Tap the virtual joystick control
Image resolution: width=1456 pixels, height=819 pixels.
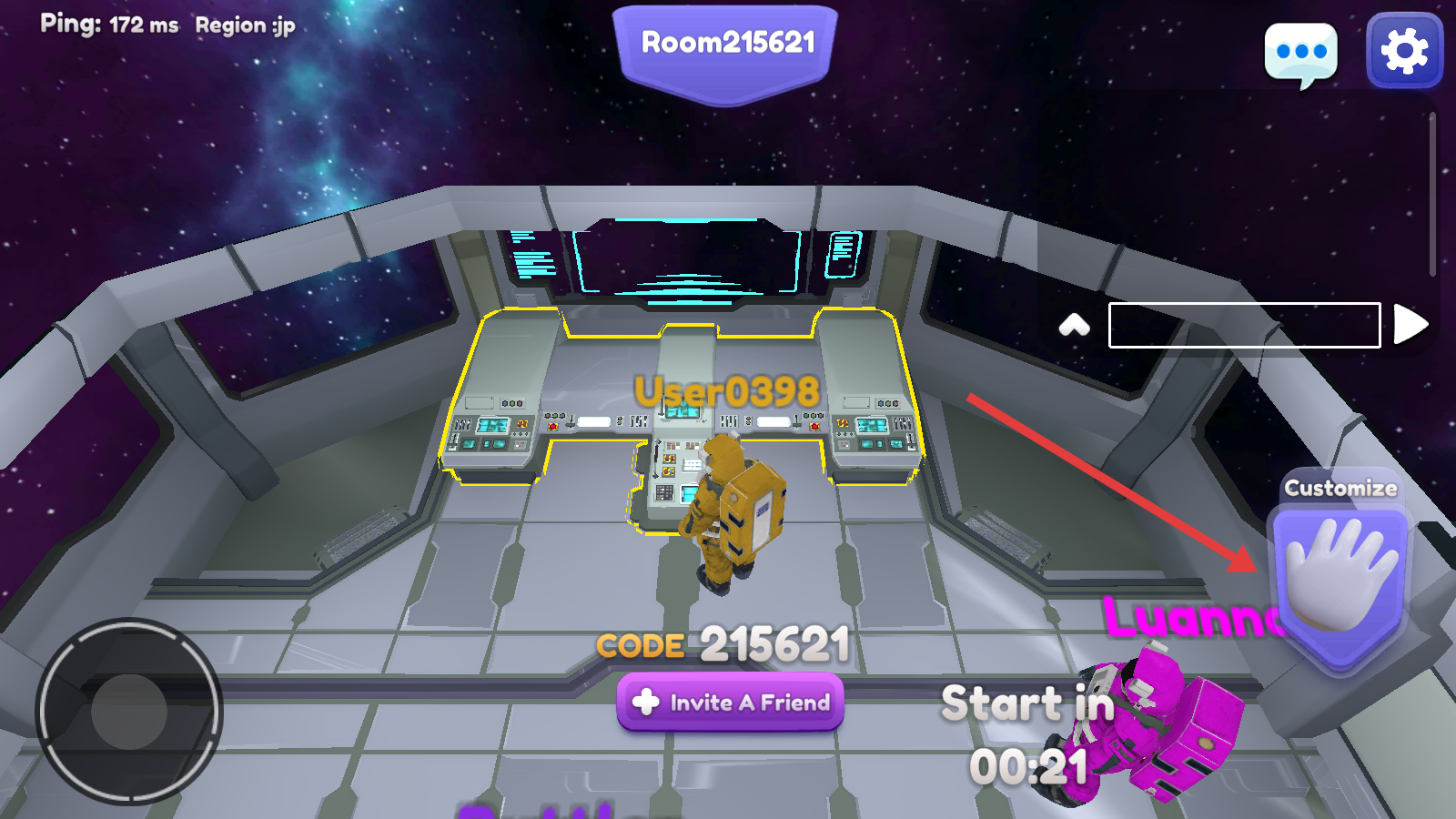coord(128,712)
